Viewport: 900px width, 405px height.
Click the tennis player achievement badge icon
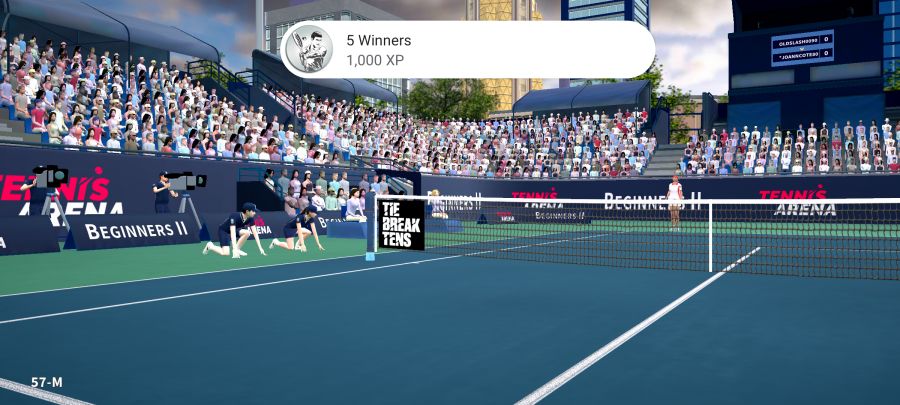tap(310, 50)
